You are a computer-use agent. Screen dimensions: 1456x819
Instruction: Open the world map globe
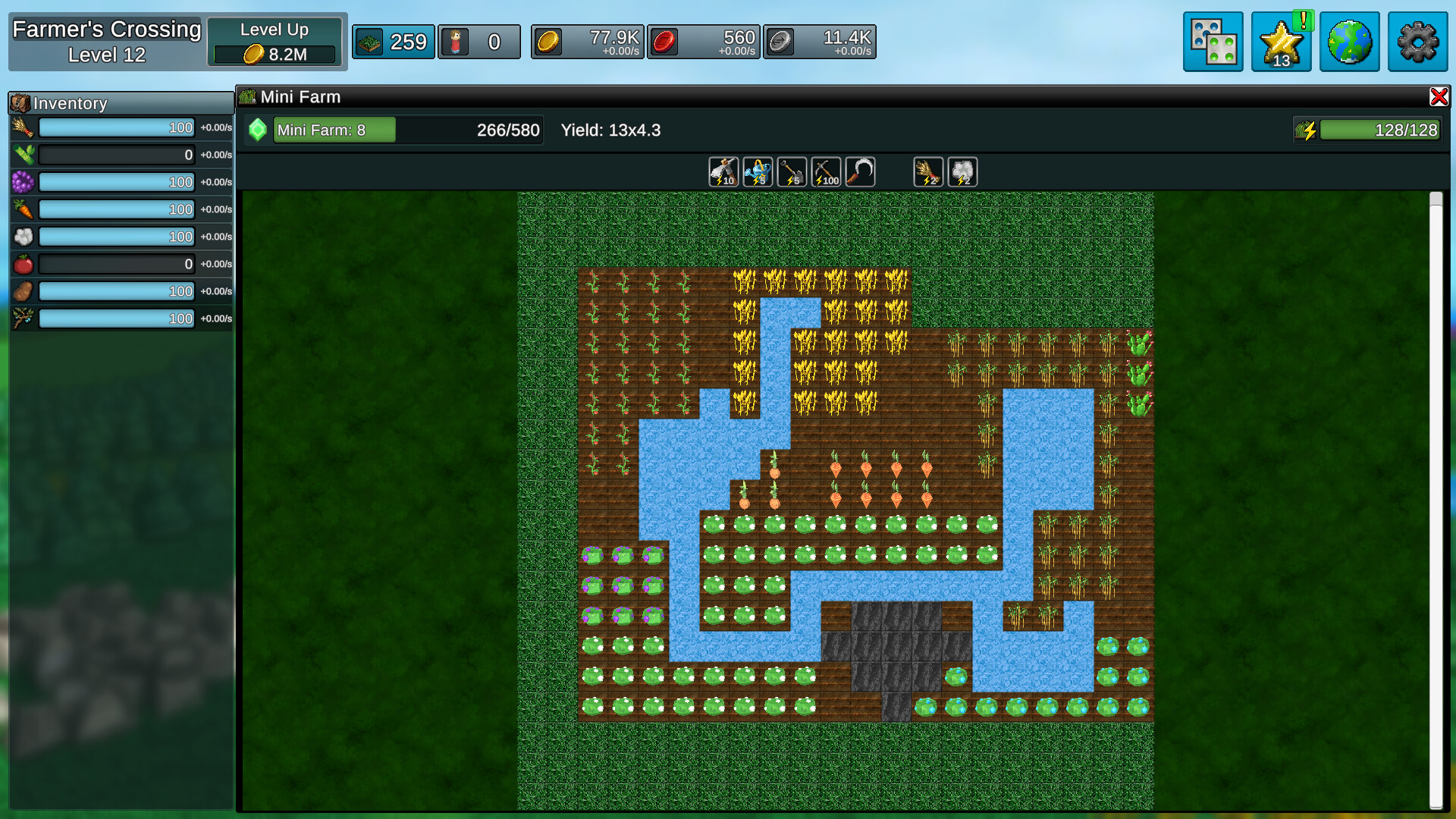[1349, 42]
